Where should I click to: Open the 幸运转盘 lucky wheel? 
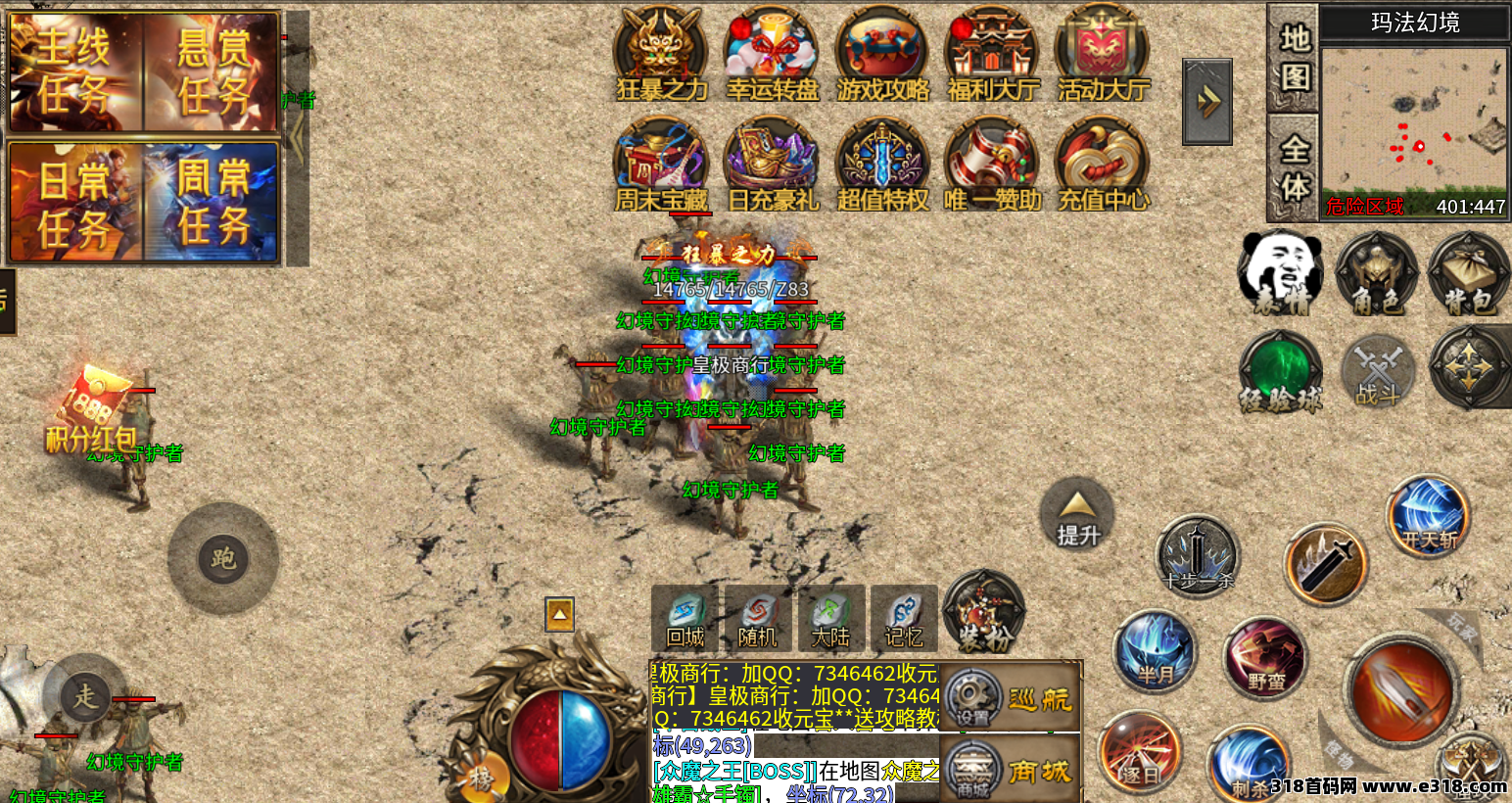pyautogui.click(x=772, y=56)
